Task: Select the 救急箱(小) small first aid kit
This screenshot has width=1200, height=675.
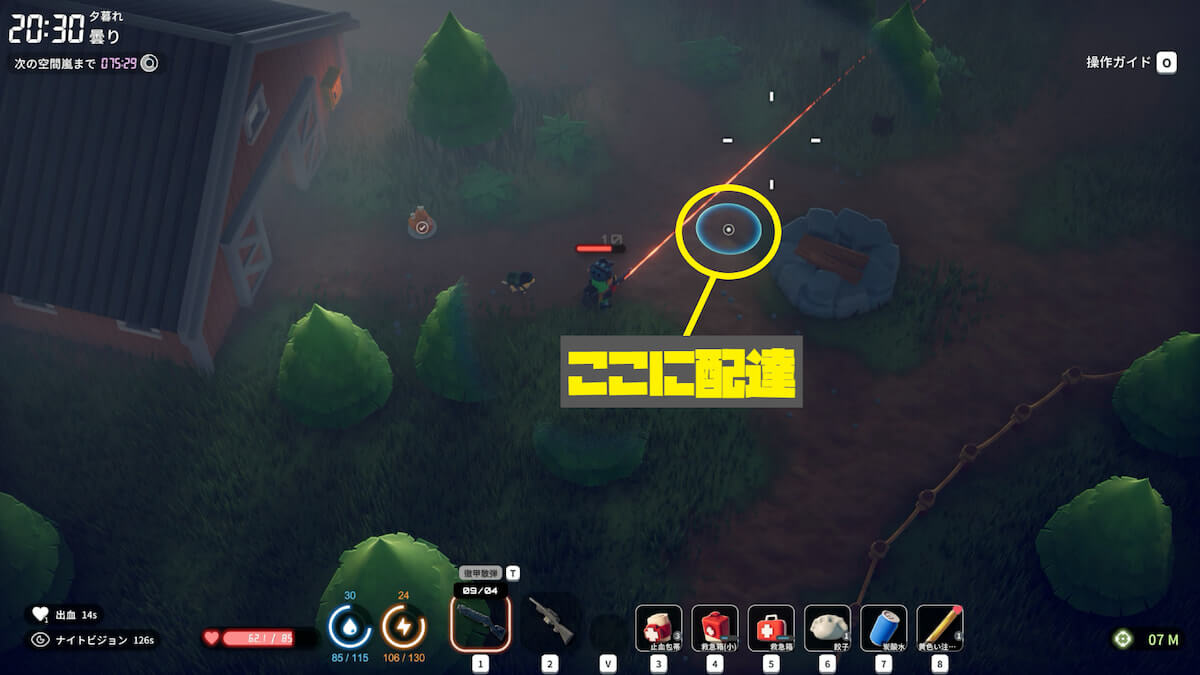Action: (x=715, y=627)
